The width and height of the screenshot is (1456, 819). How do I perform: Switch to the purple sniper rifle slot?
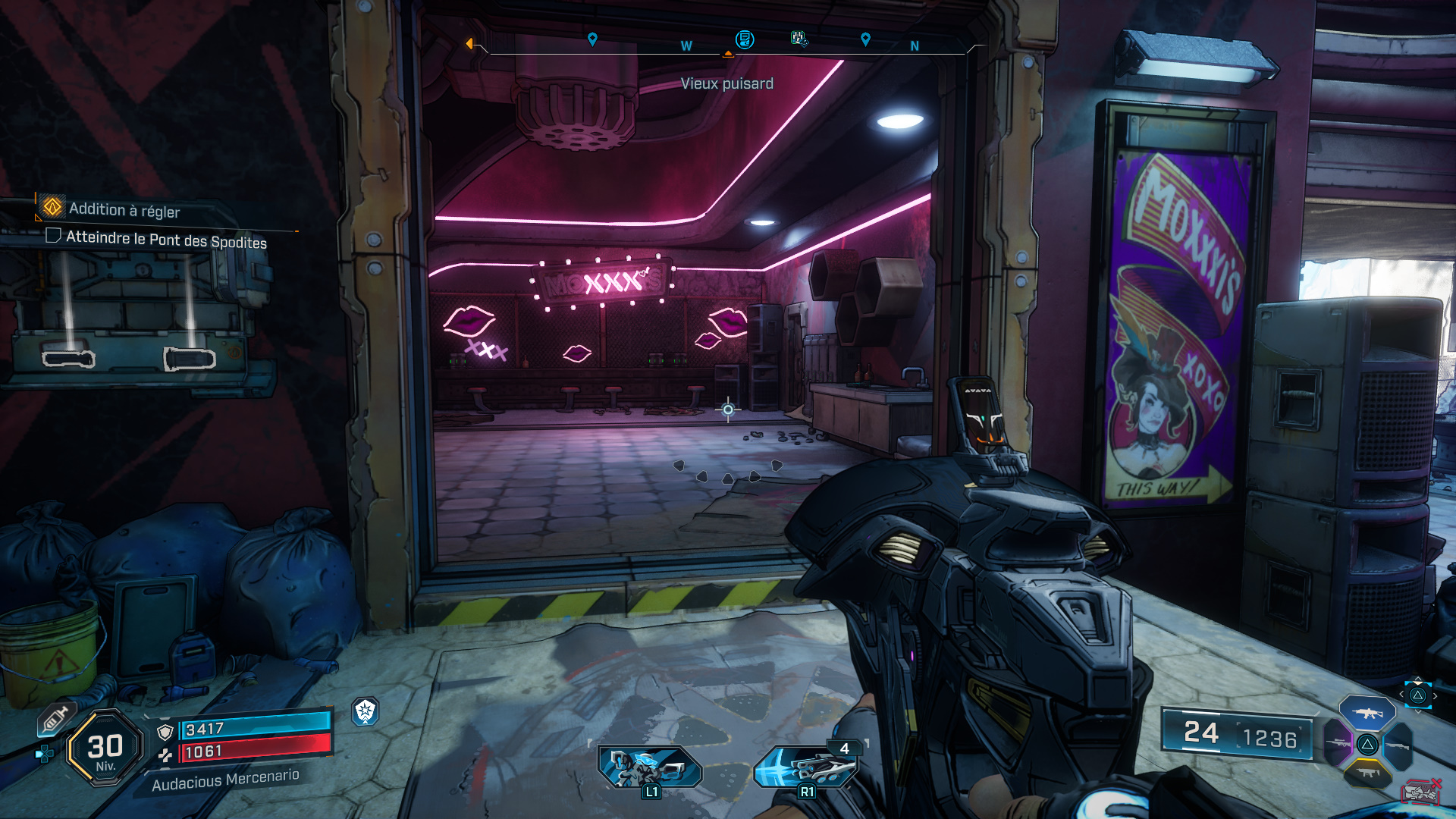click(x=1338, y=742)
